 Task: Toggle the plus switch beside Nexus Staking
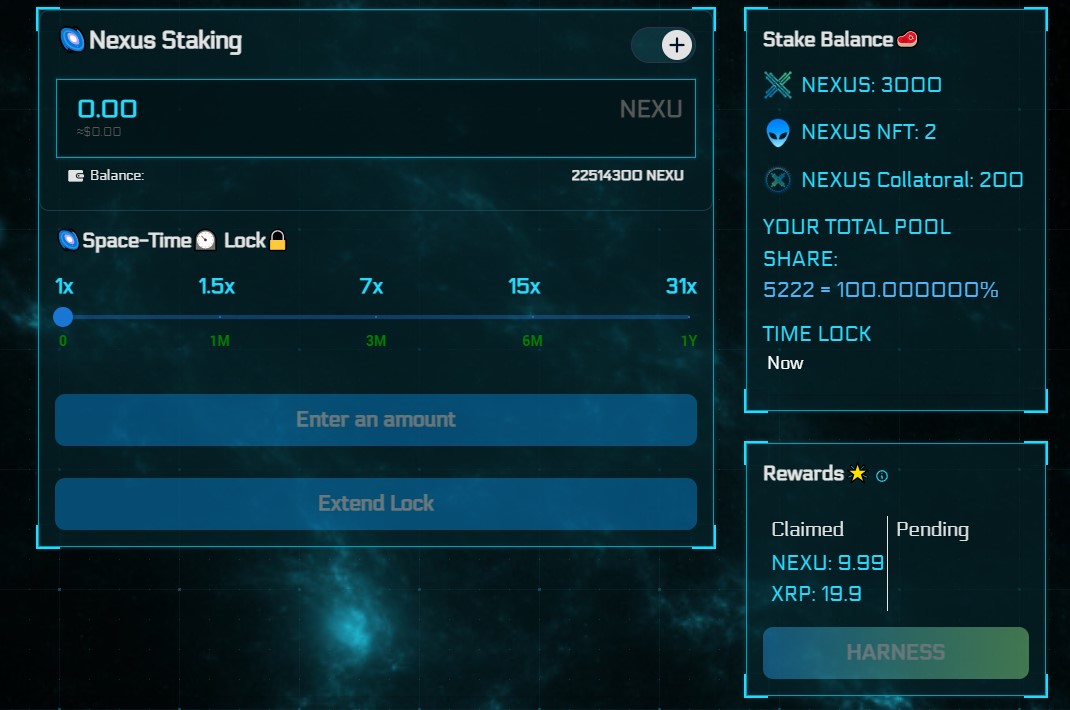[x=664, y=45]
